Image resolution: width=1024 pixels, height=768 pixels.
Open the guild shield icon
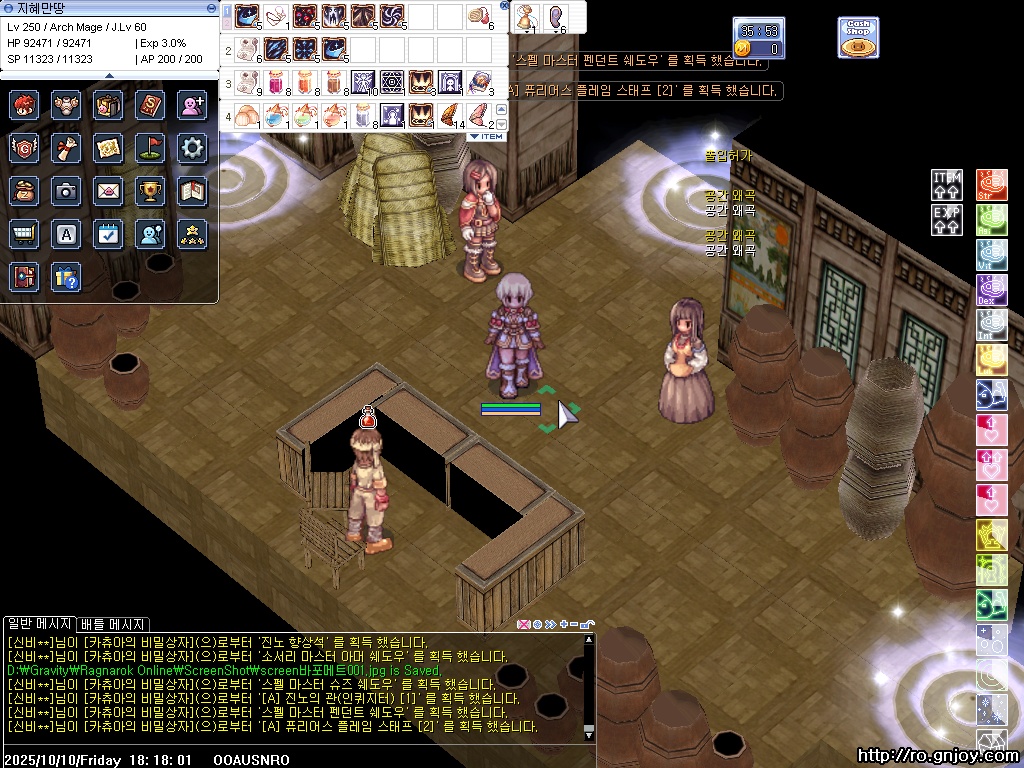24,148
